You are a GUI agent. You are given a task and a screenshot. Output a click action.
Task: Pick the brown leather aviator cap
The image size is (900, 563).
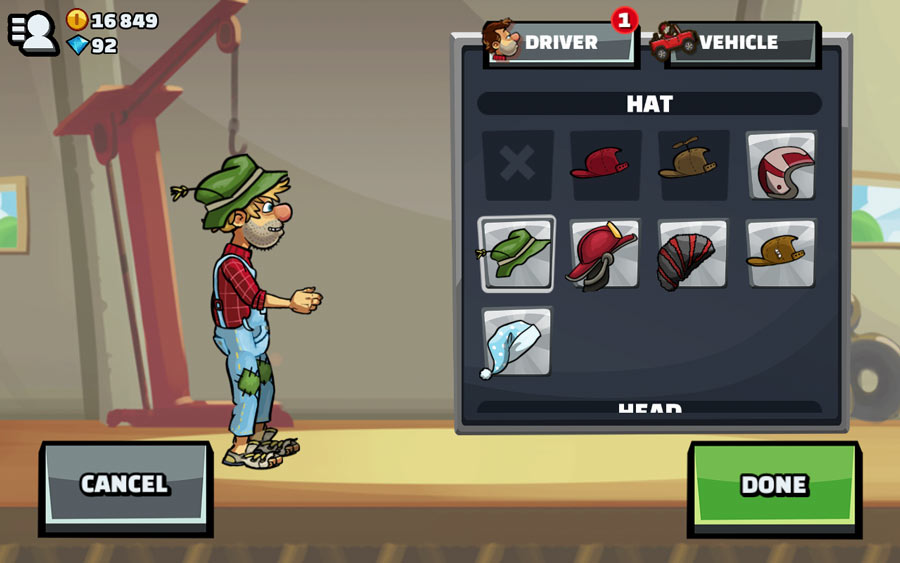click(781, 253)
